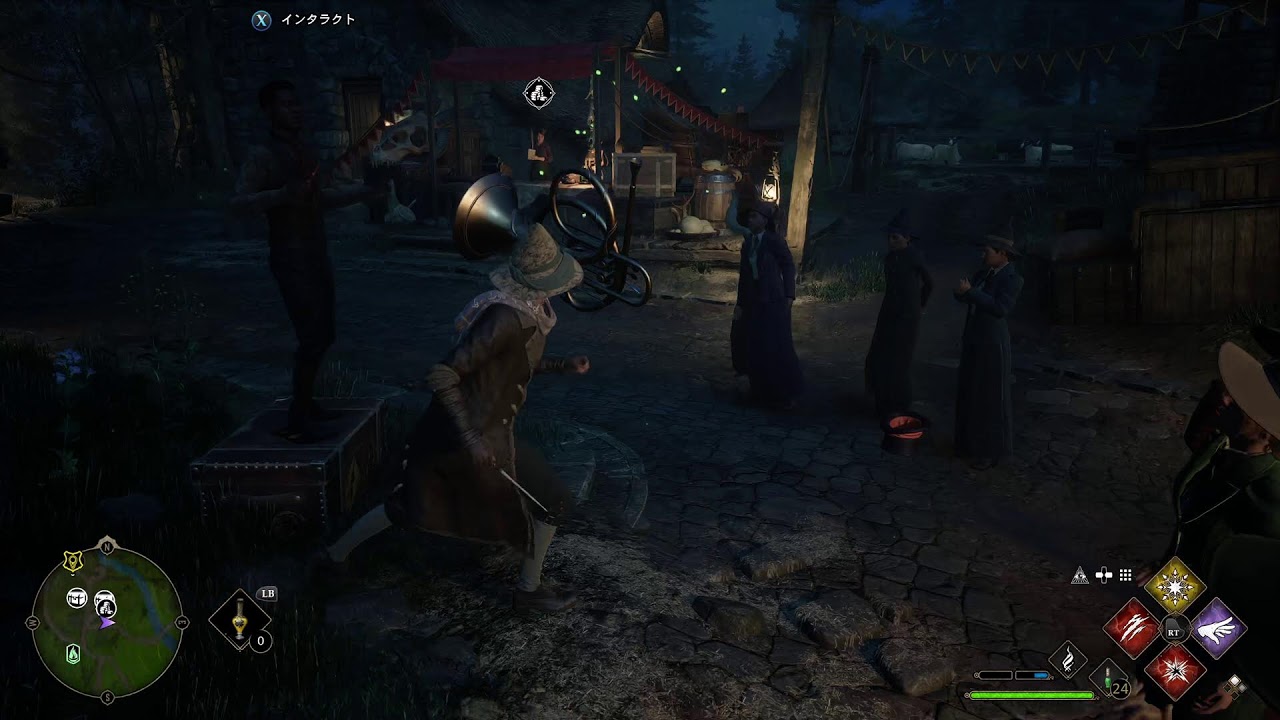Drink the green Wiggenweld healing potion

pos(1109,680)
